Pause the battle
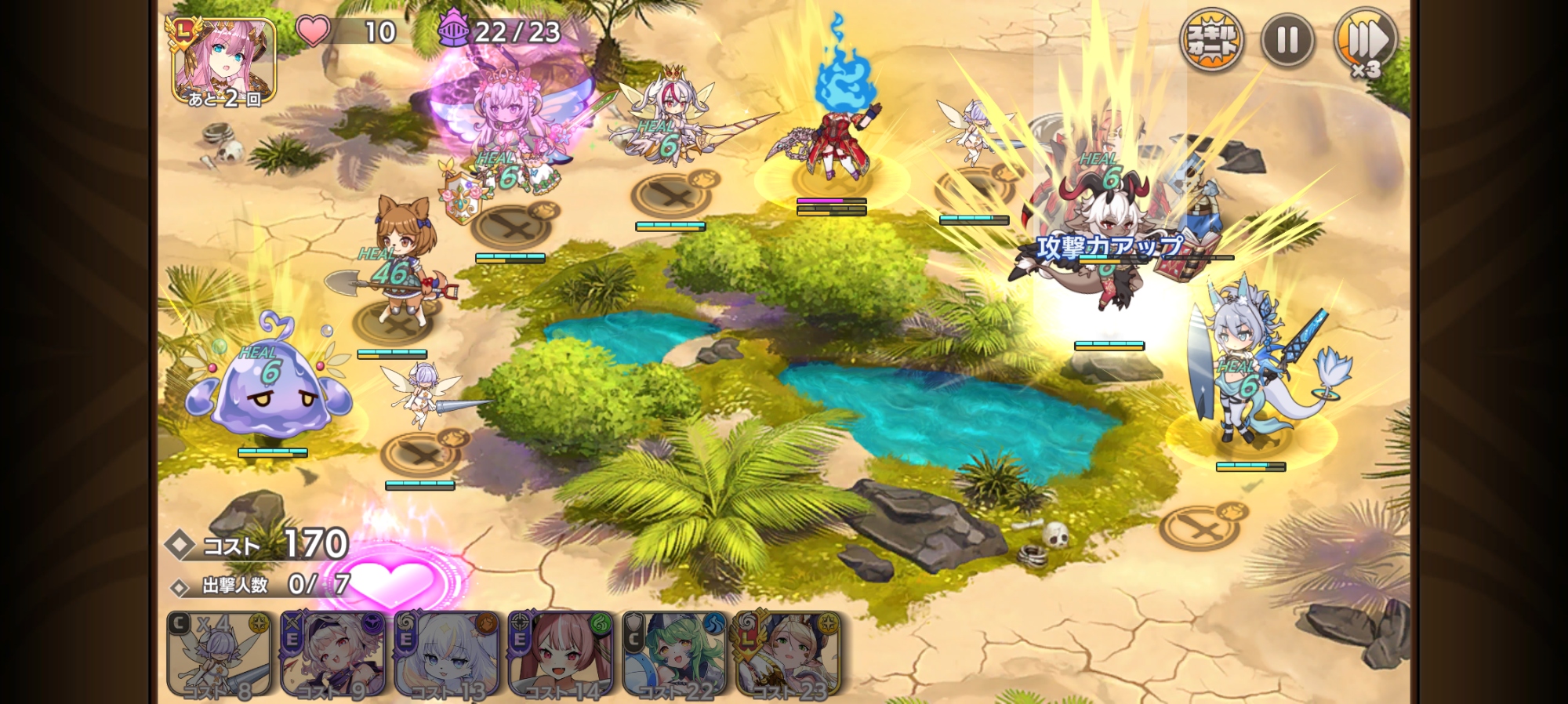This screenshot has width=1568, height=704. click(1287, 40)
